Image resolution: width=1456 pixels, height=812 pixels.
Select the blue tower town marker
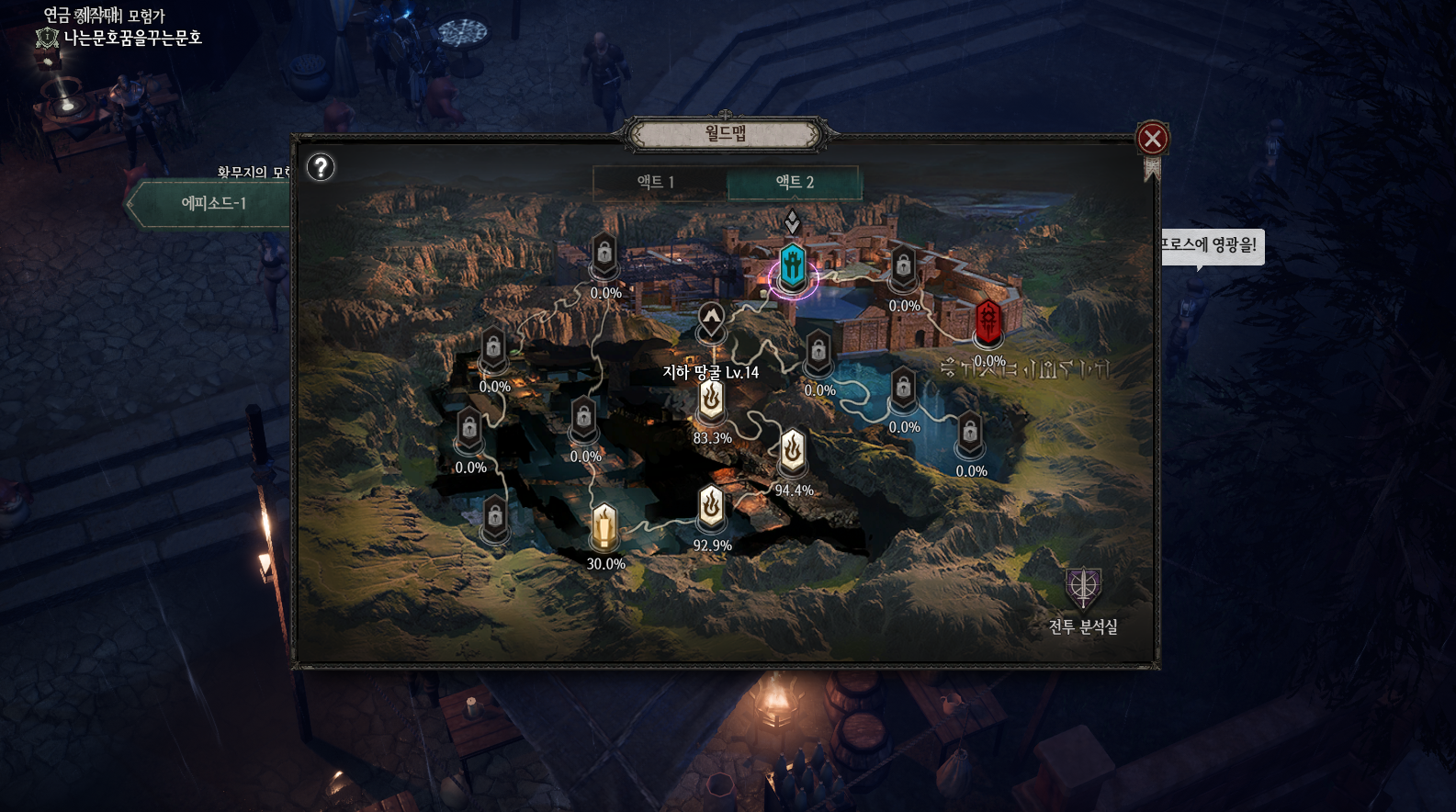pos(793,266)
